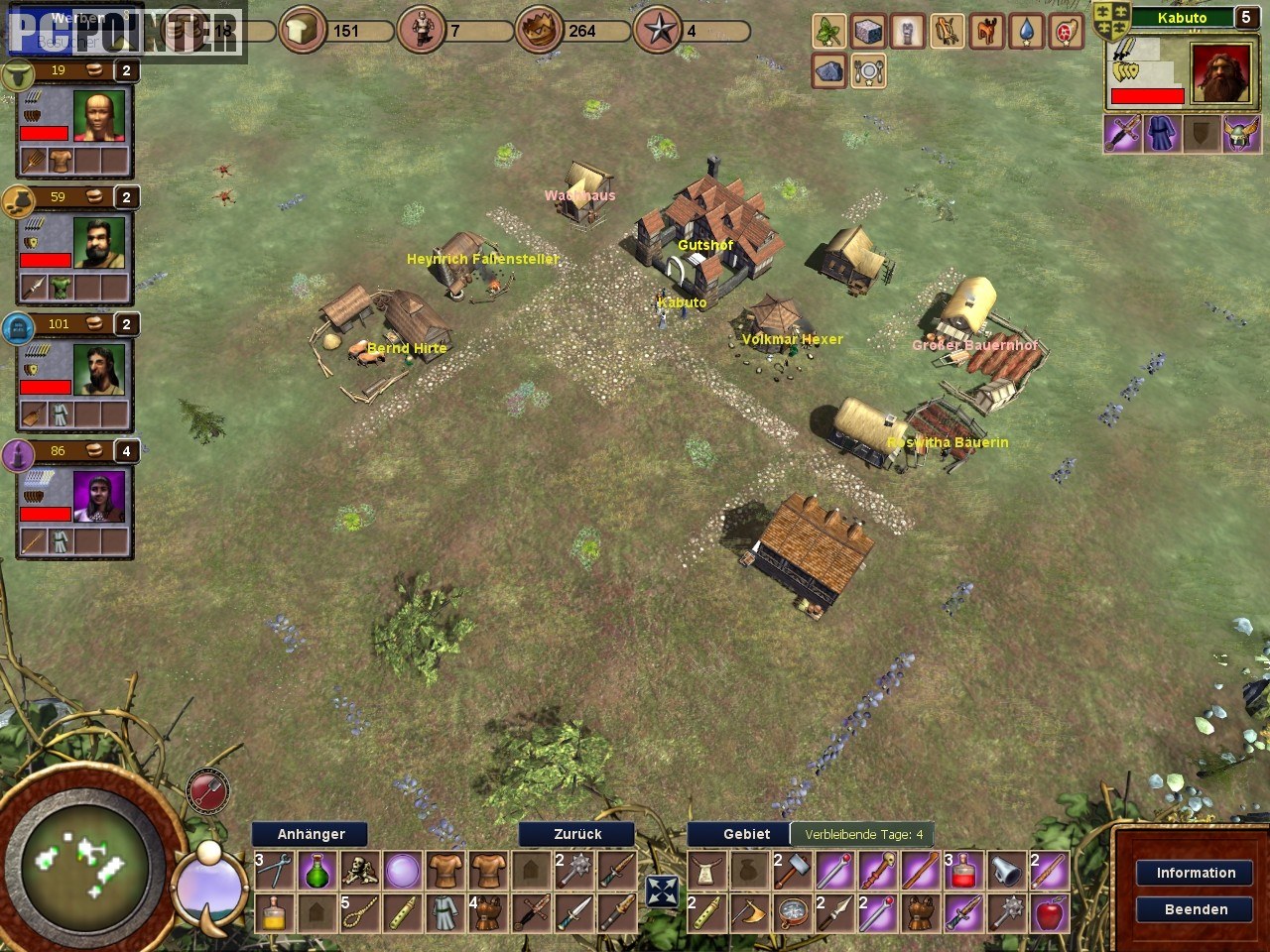Select the blonde follower's portrait

tap(99, 117)
